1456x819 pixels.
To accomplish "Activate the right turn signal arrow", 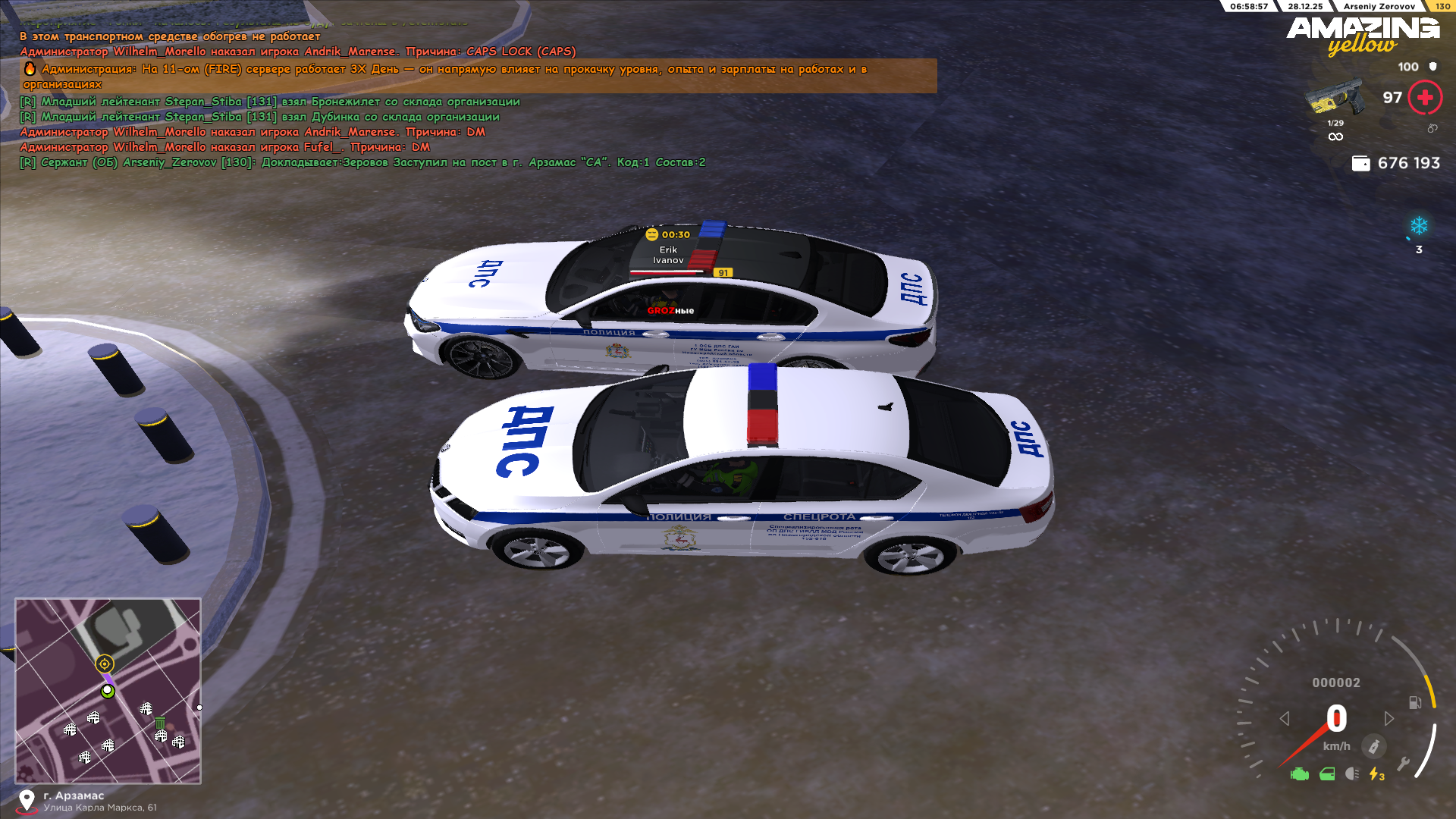I will pyautogui.click(x=1389, y=718).
